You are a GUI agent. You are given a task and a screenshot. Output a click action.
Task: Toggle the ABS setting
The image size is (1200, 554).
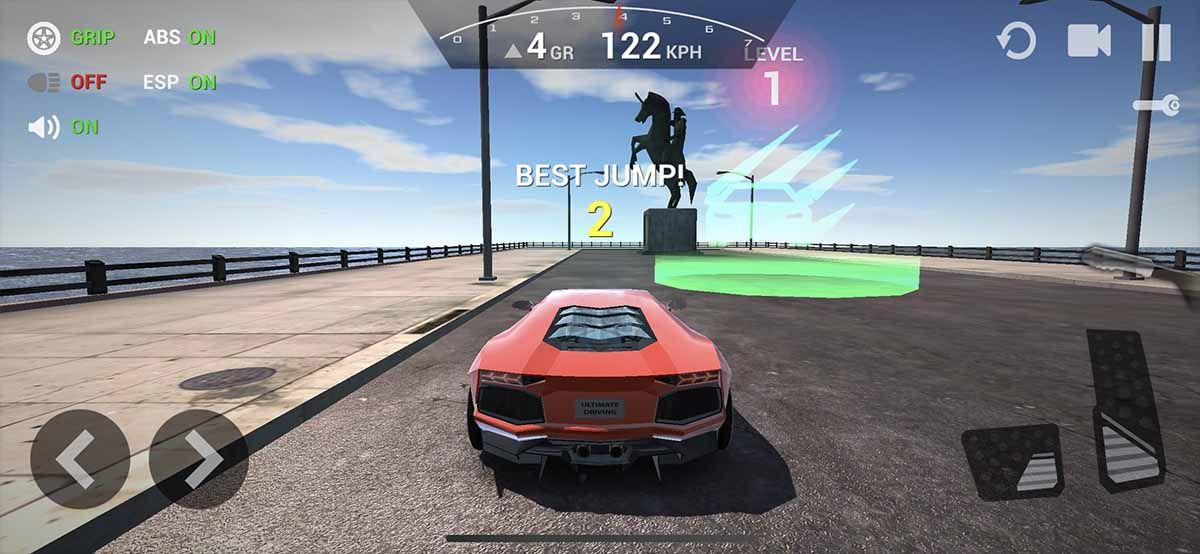pos(179,38)
